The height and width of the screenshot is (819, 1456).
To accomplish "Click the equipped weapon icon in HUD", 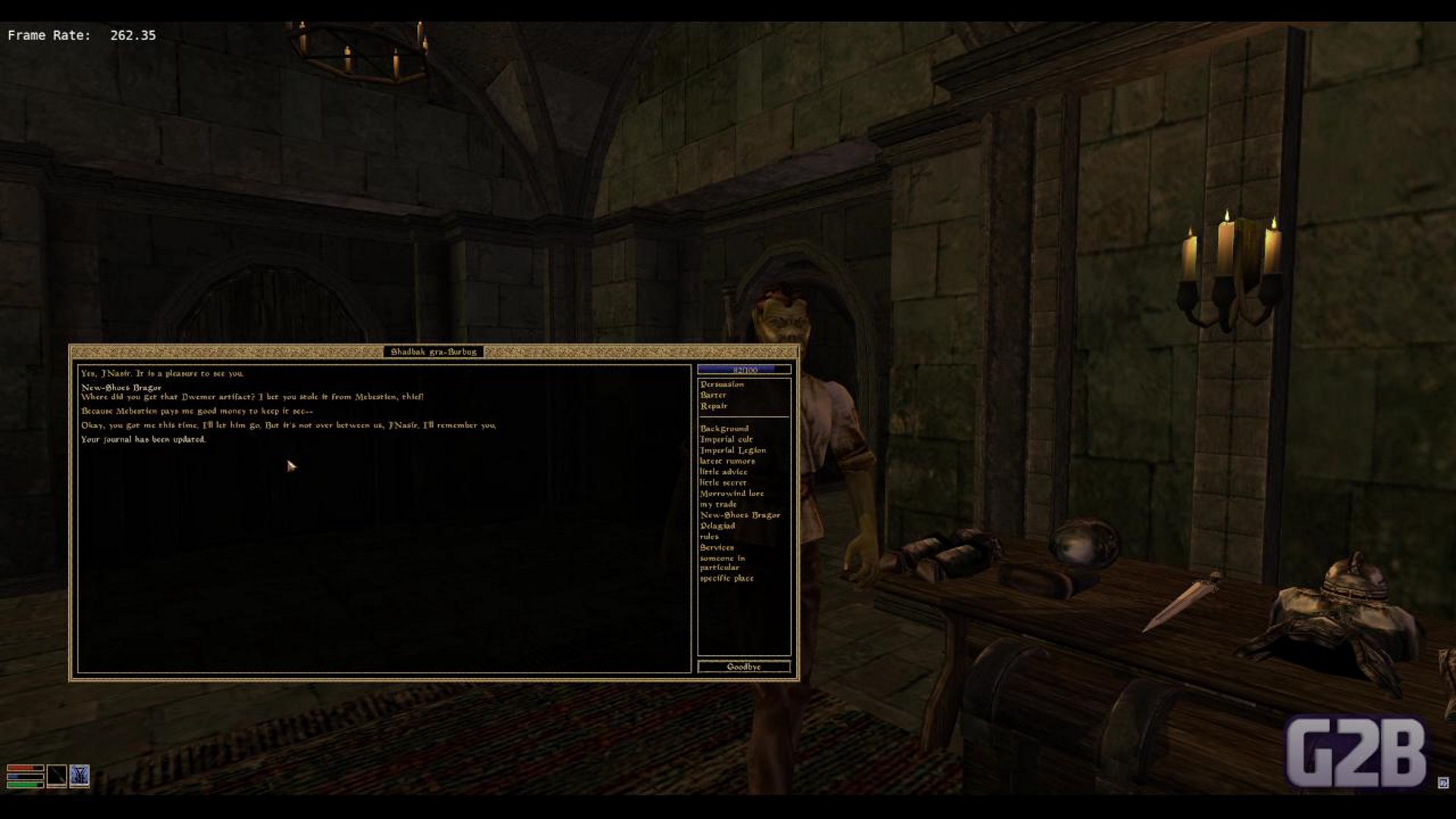I will click(57, 776).
